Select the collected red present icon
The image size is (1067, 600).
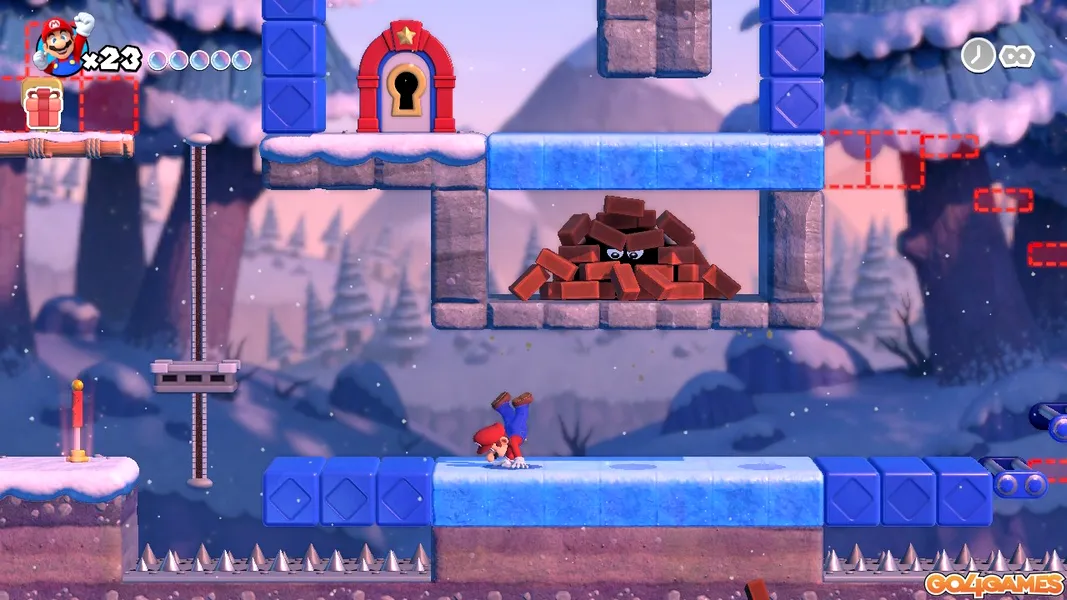(43, 107)
